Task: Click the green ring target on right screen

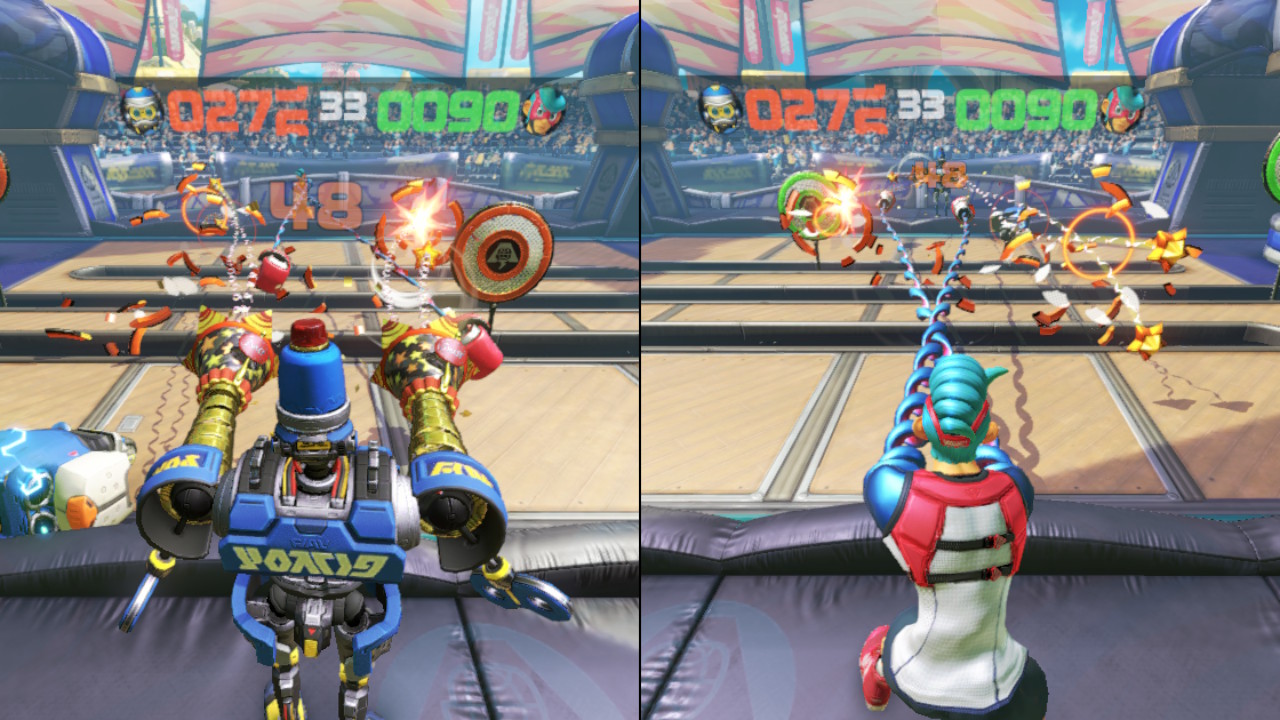Action: 812,205
